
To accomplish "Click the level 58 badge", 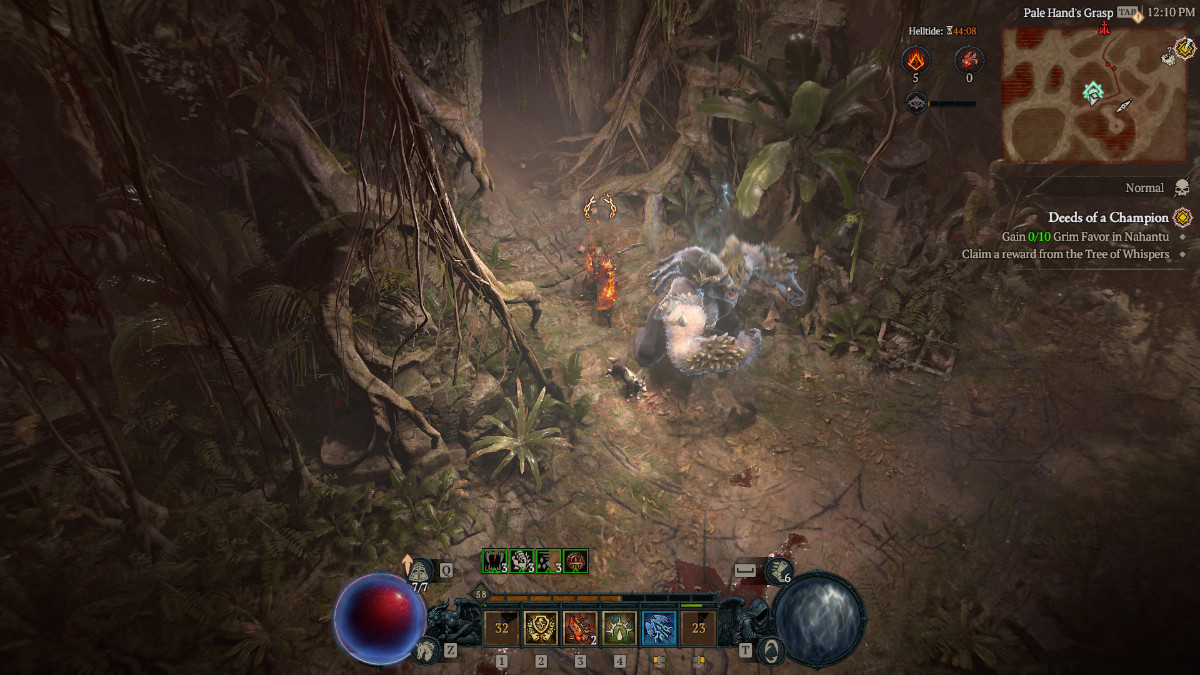I will [479, 594].
